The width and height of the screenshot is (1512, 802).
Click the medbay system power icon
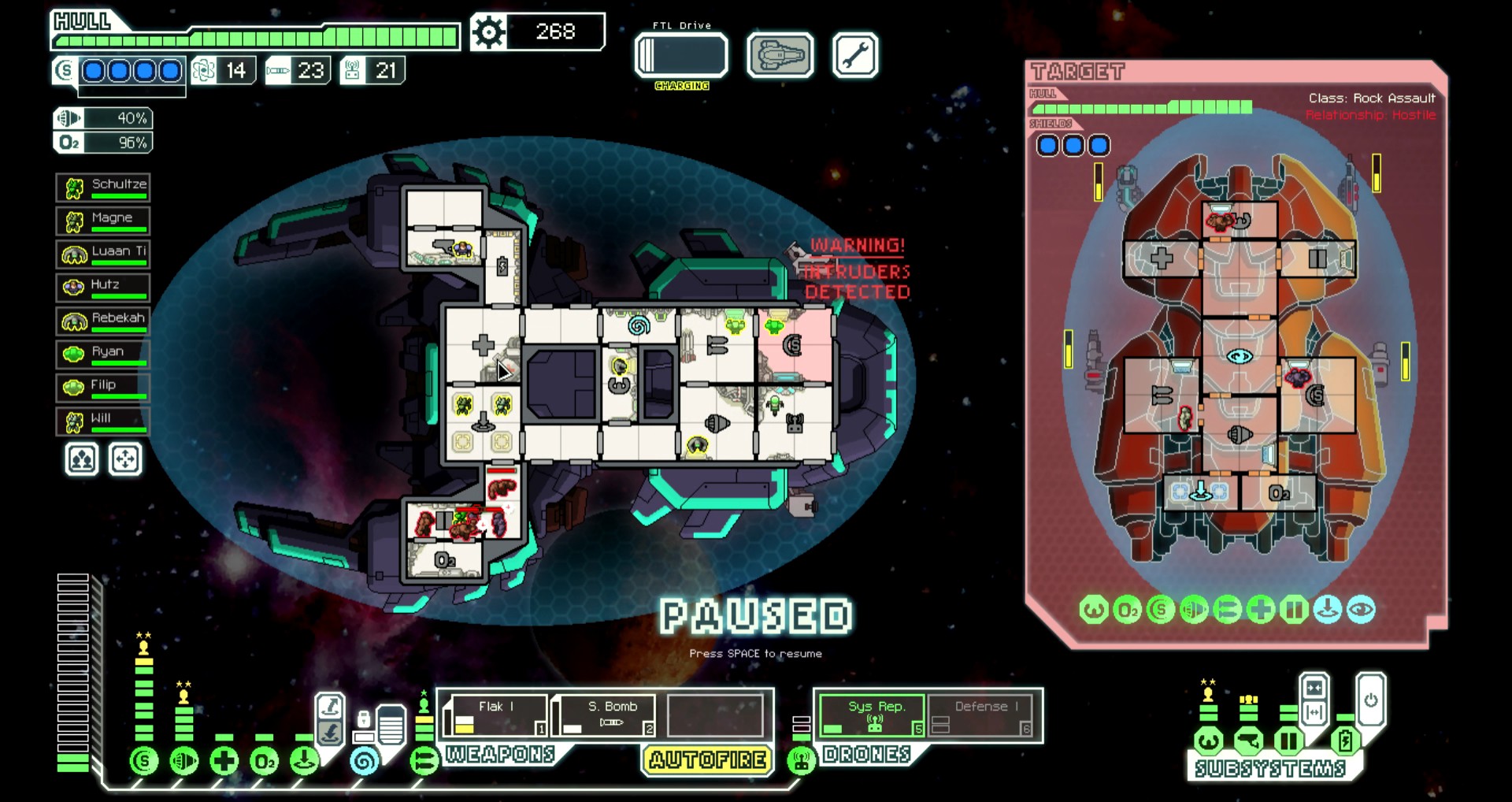(x=224, y=761)
